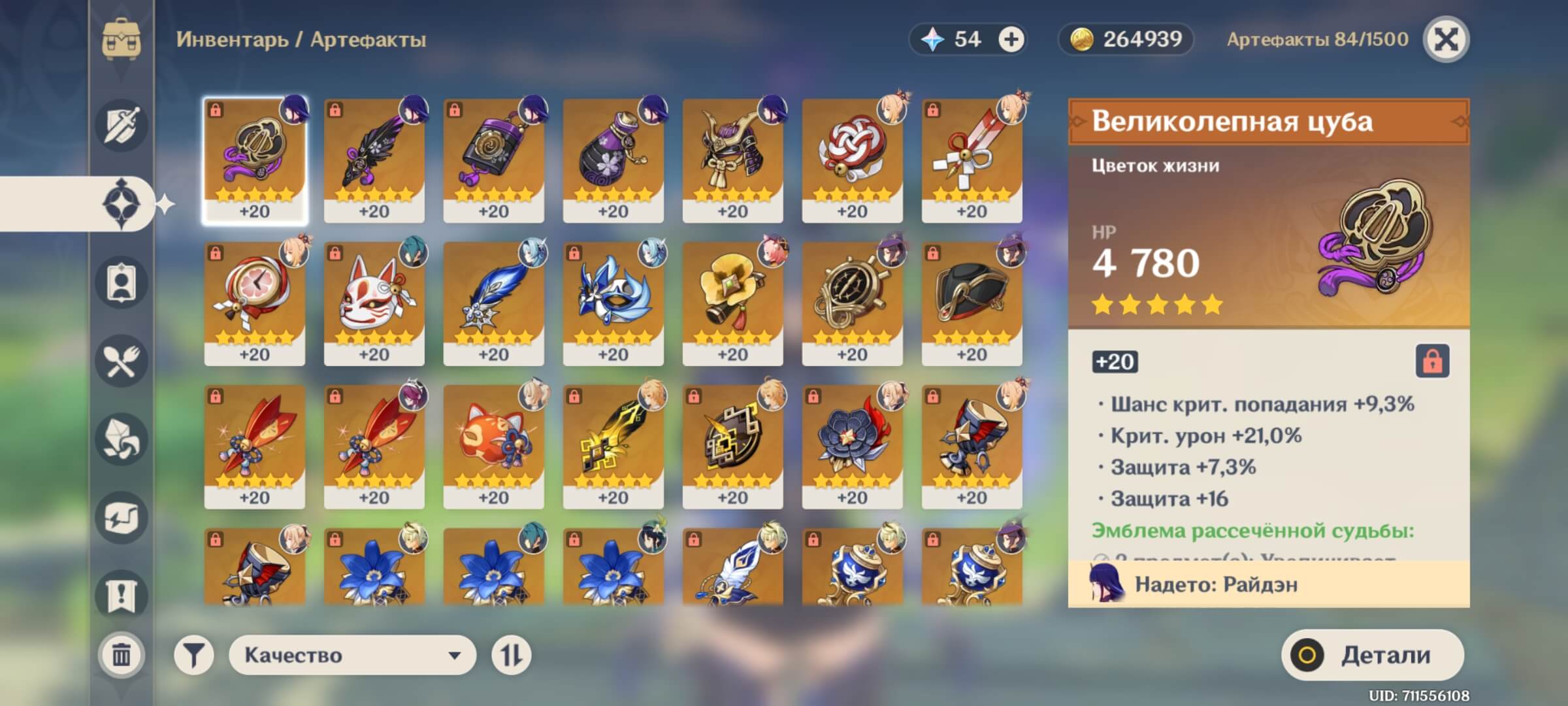
Task: Open the artifact filter funnel
Action: pyautogui.click(x=193, y=655)
